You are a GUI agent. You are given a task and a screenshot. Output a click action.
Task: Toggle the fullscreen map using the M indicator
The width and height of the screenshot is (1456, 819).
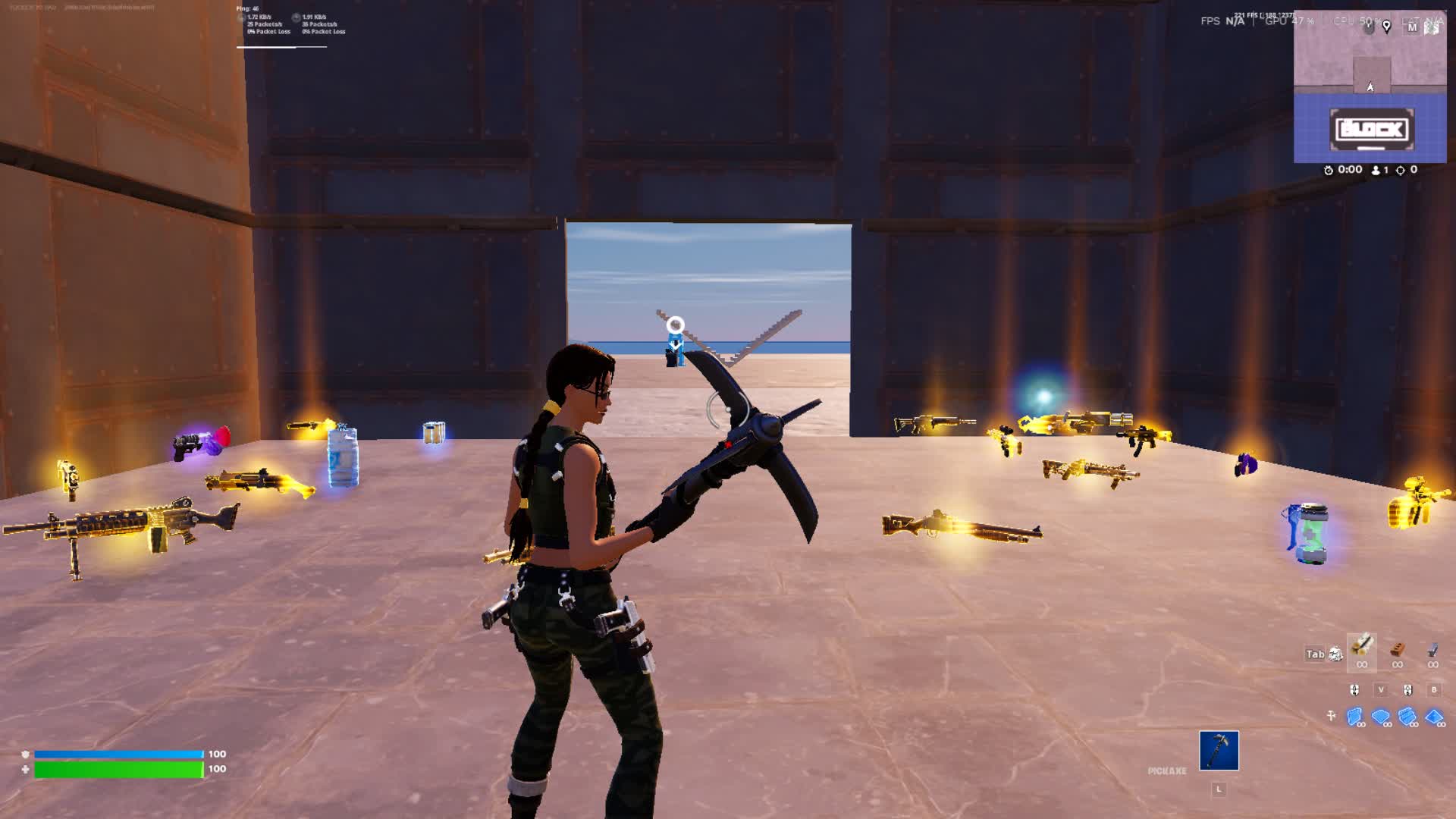pos(1414,27)
